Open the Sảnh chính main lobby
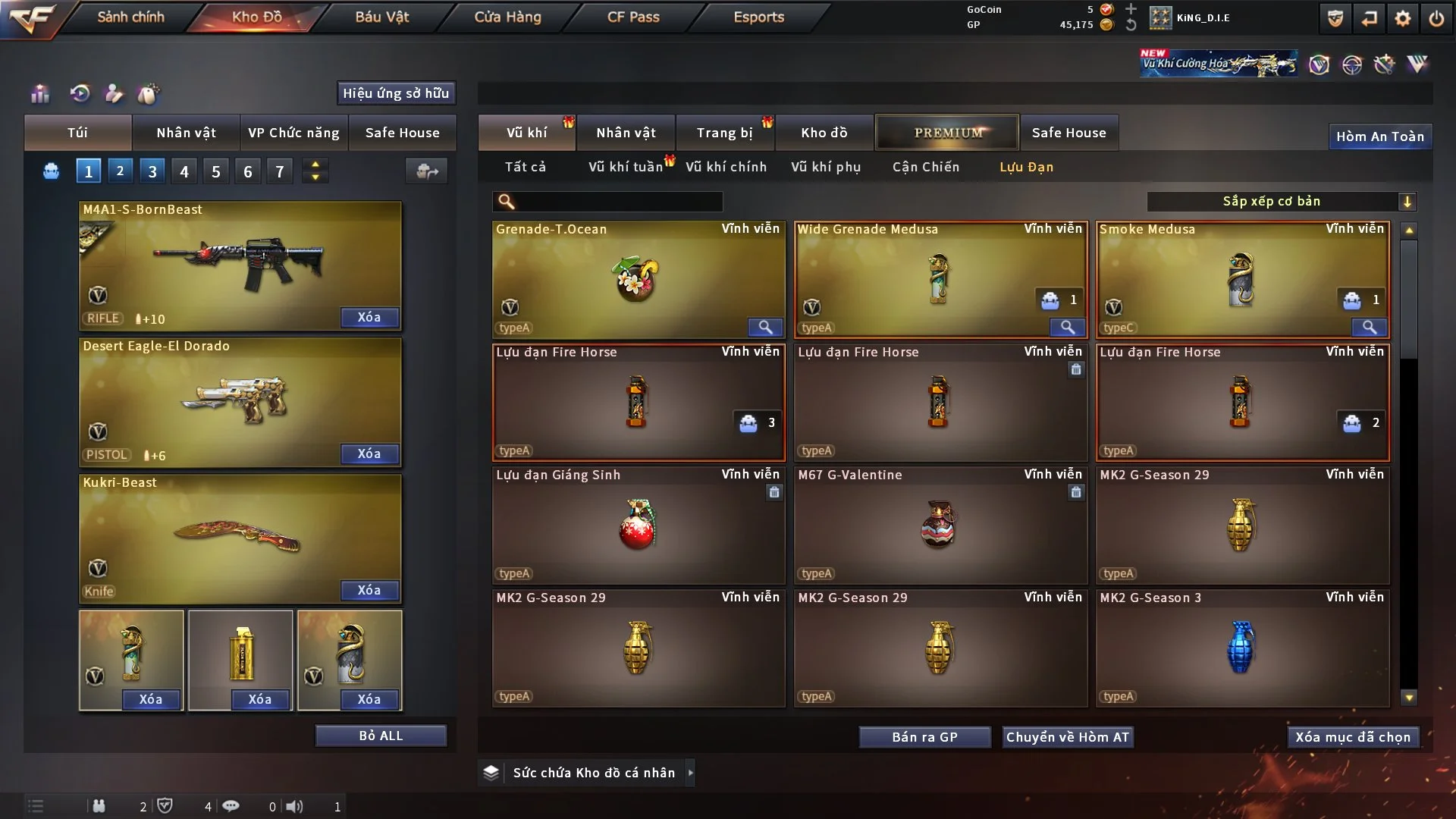Viewport: 1456px width, 819px height. [x=130, y=17]
